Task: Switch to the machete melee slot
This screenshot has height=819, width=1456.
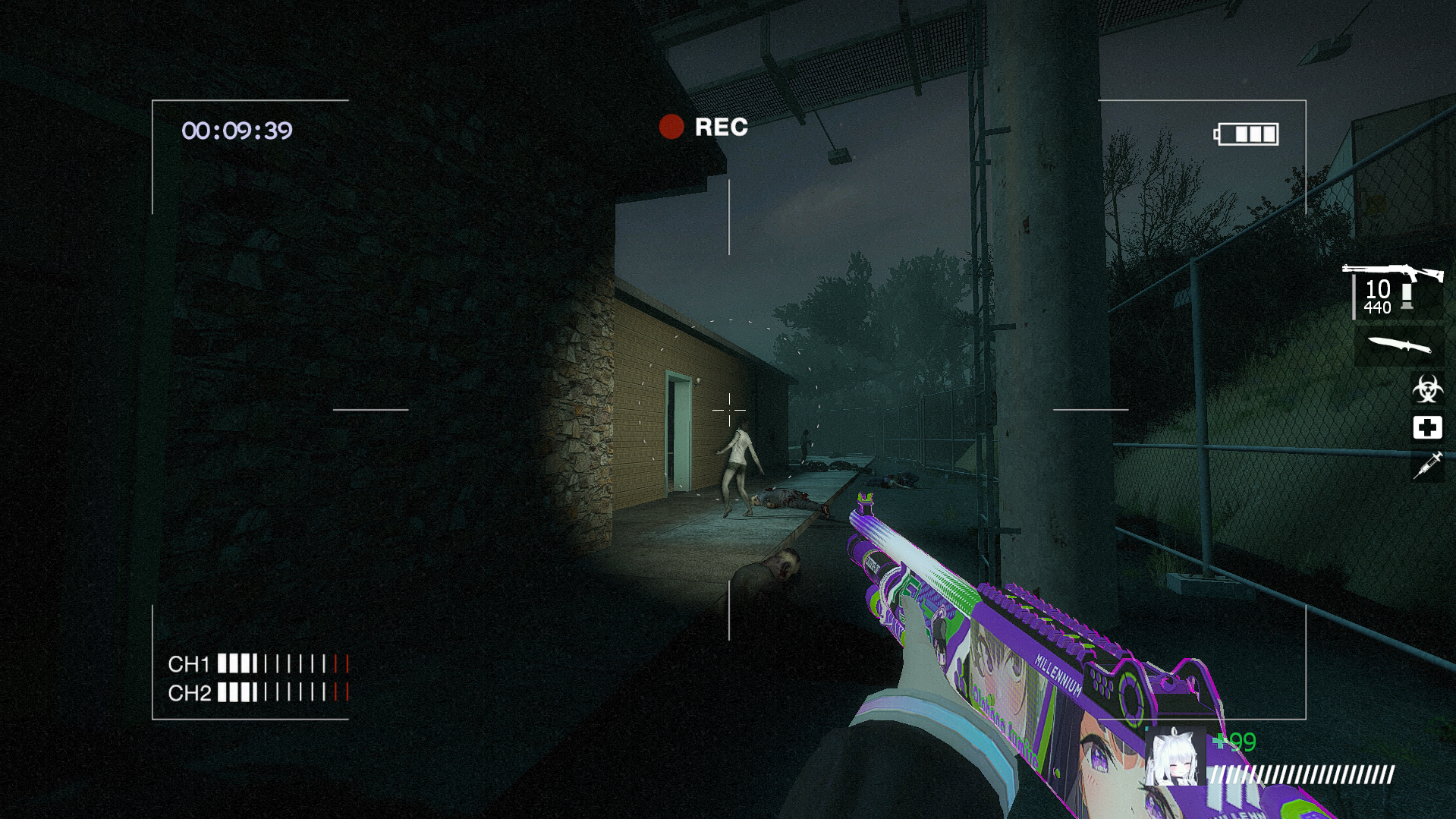Action: pyautogui.click(x=1399, y=346)
